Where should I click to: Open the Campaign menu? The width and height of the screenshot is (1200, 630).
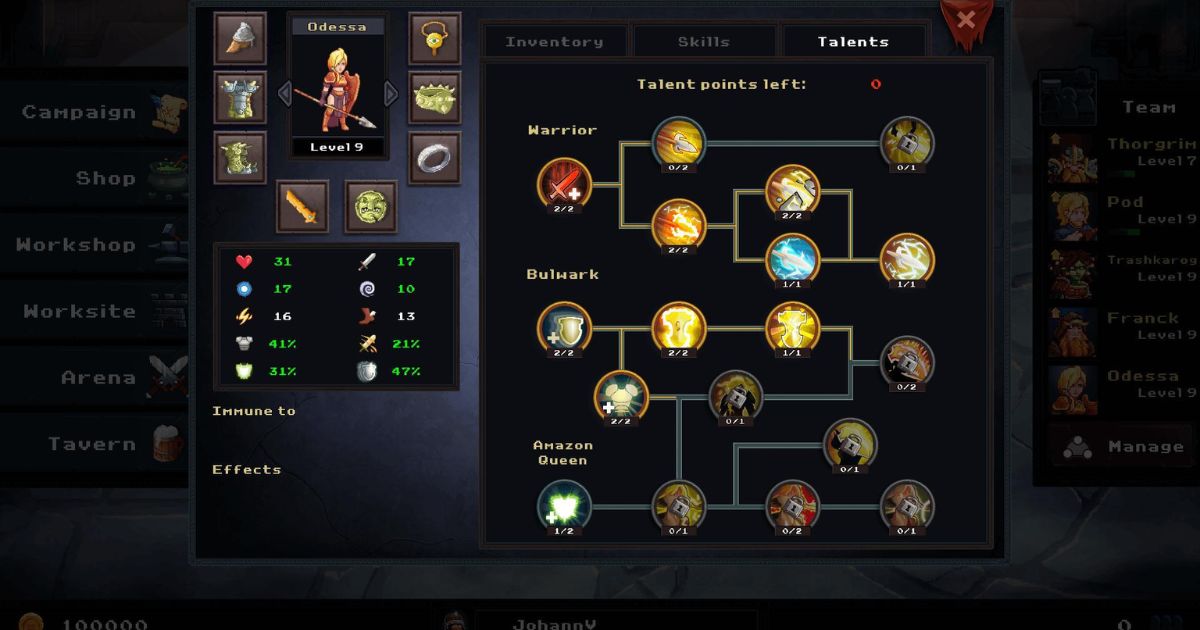pyautogui.click(x=95, y=112)
